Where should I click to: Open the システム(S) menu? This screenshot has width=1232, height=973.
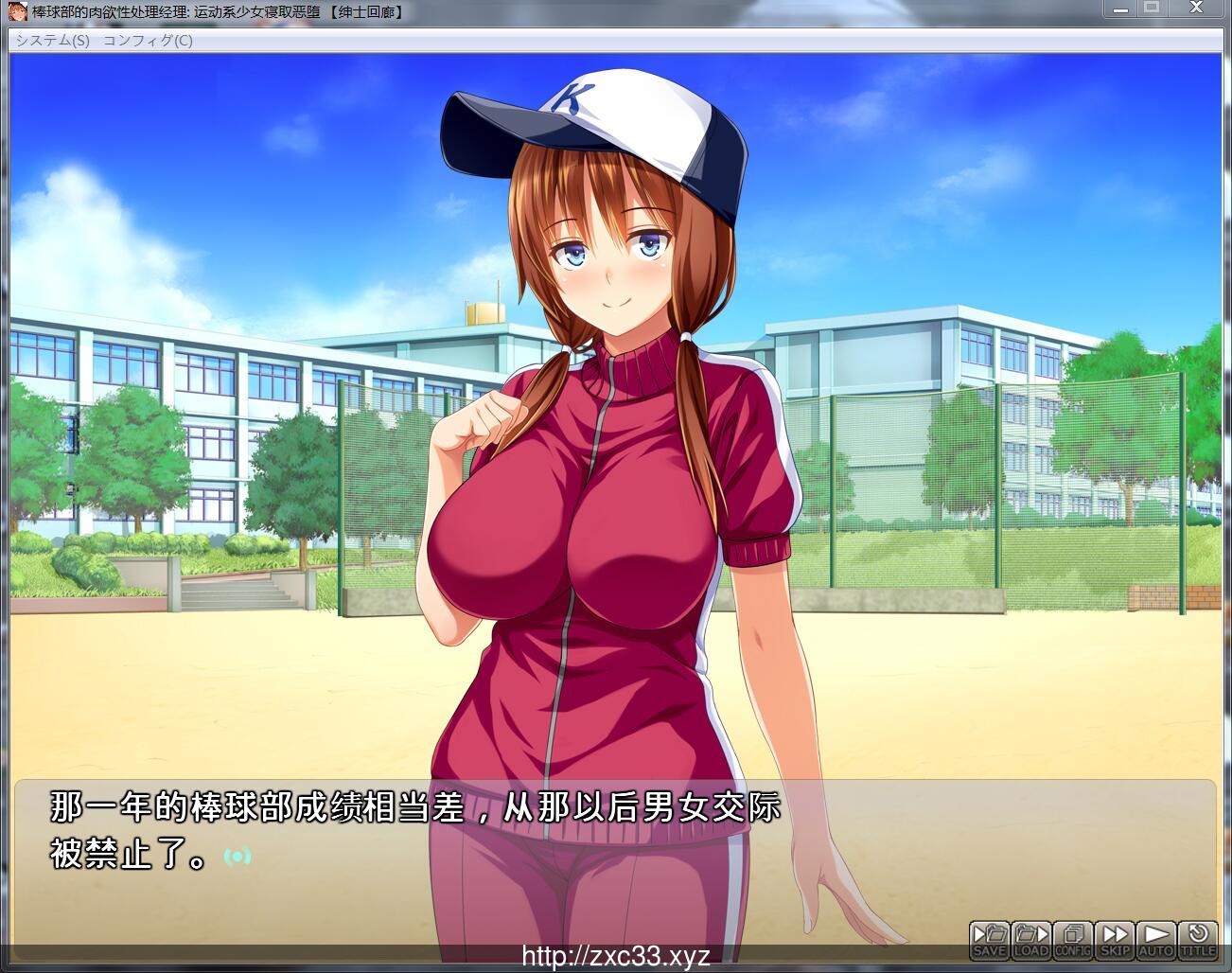click(x=52, y=40)
